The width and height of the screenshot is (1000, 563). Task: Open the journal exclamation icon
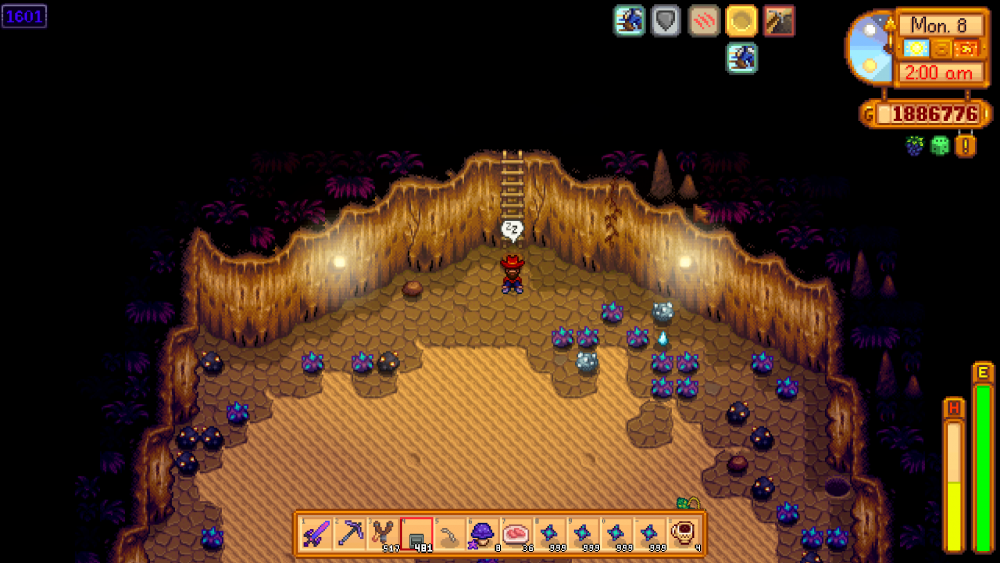click(966, 146)
